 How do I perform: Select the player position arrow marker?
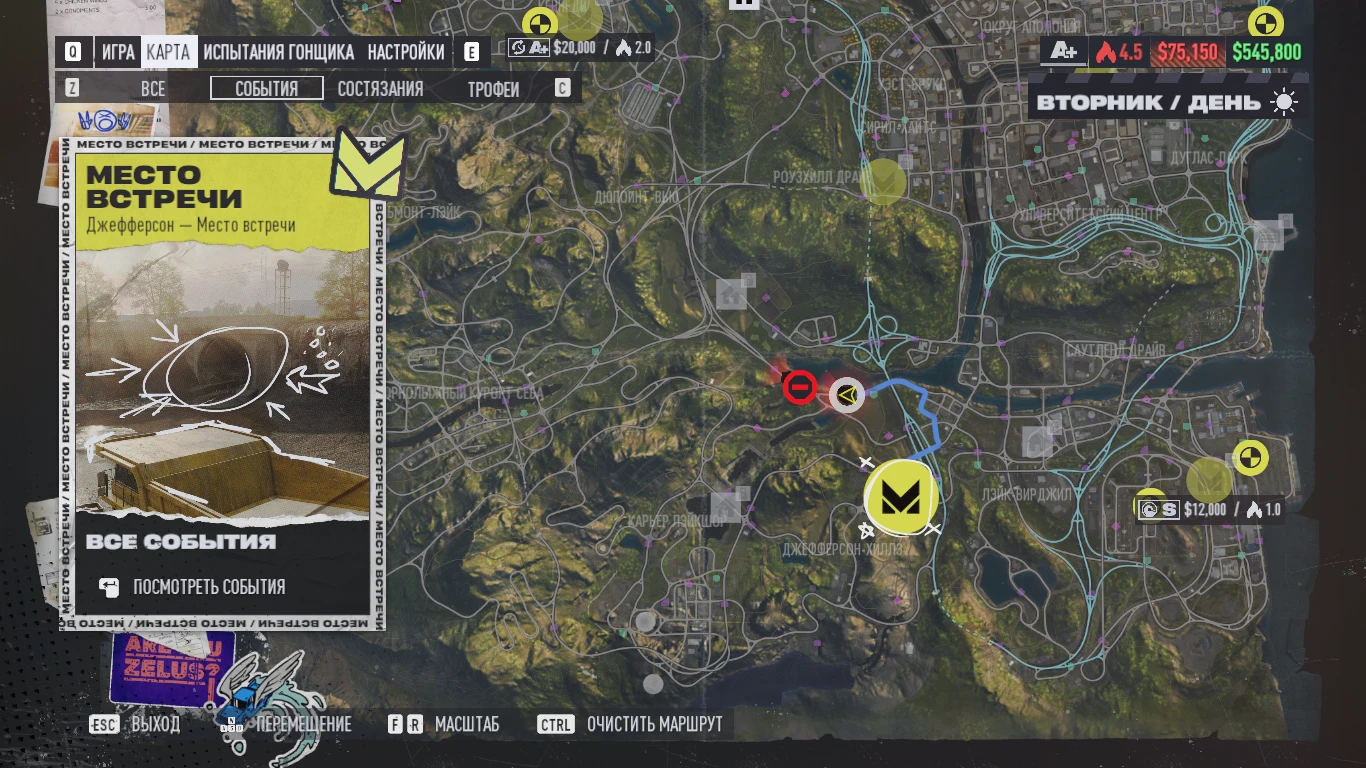click(x=846, y=395)
